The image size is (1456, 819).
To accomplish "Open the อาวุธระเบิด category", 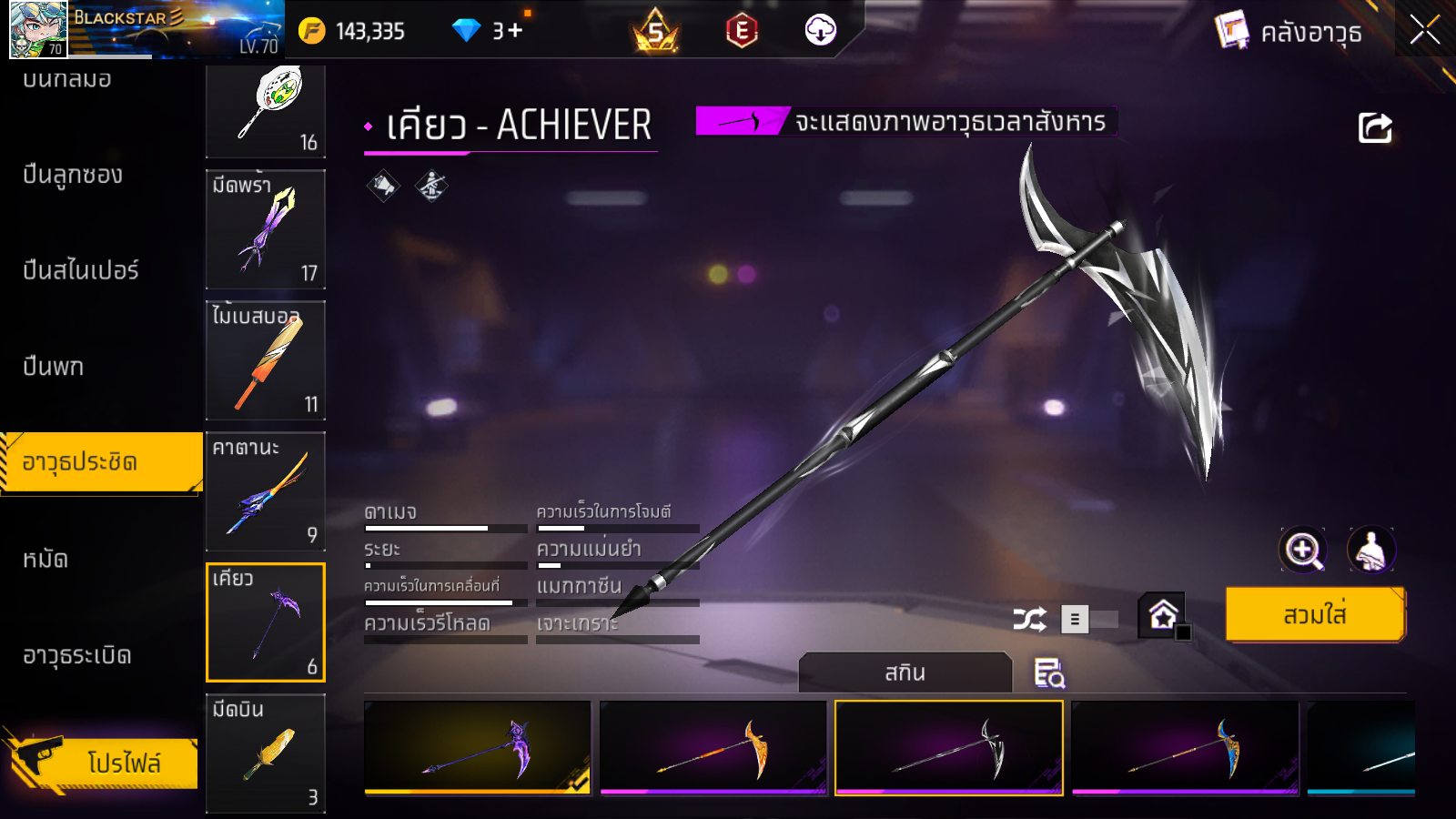I will [77, 655].
